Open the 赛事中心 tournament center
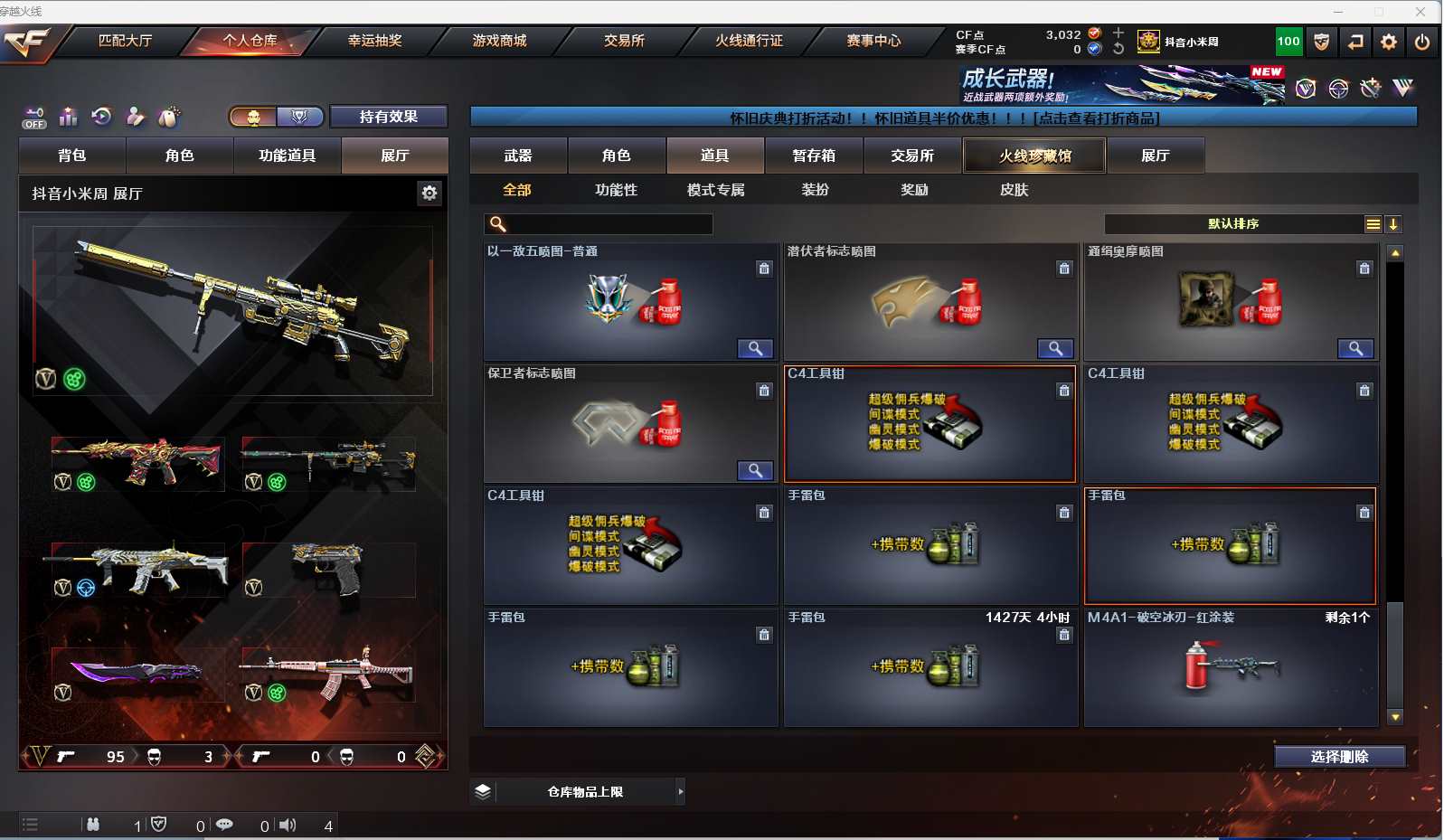Screen dimensions: 1444x840 pyautogui.click(x=873, y=41)
